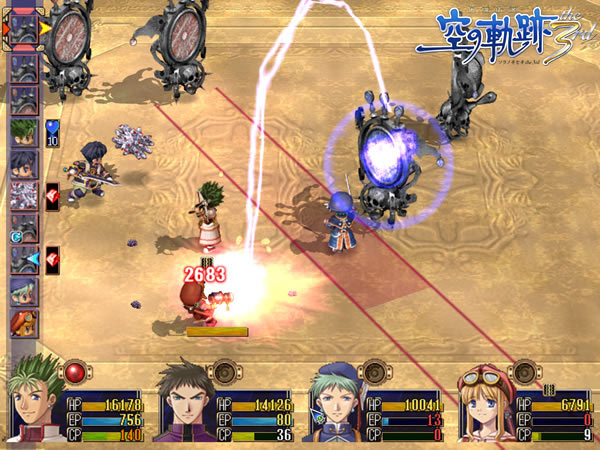Click the red orb beside green-haired portrait
600x450 pixels.
[77, 373]
